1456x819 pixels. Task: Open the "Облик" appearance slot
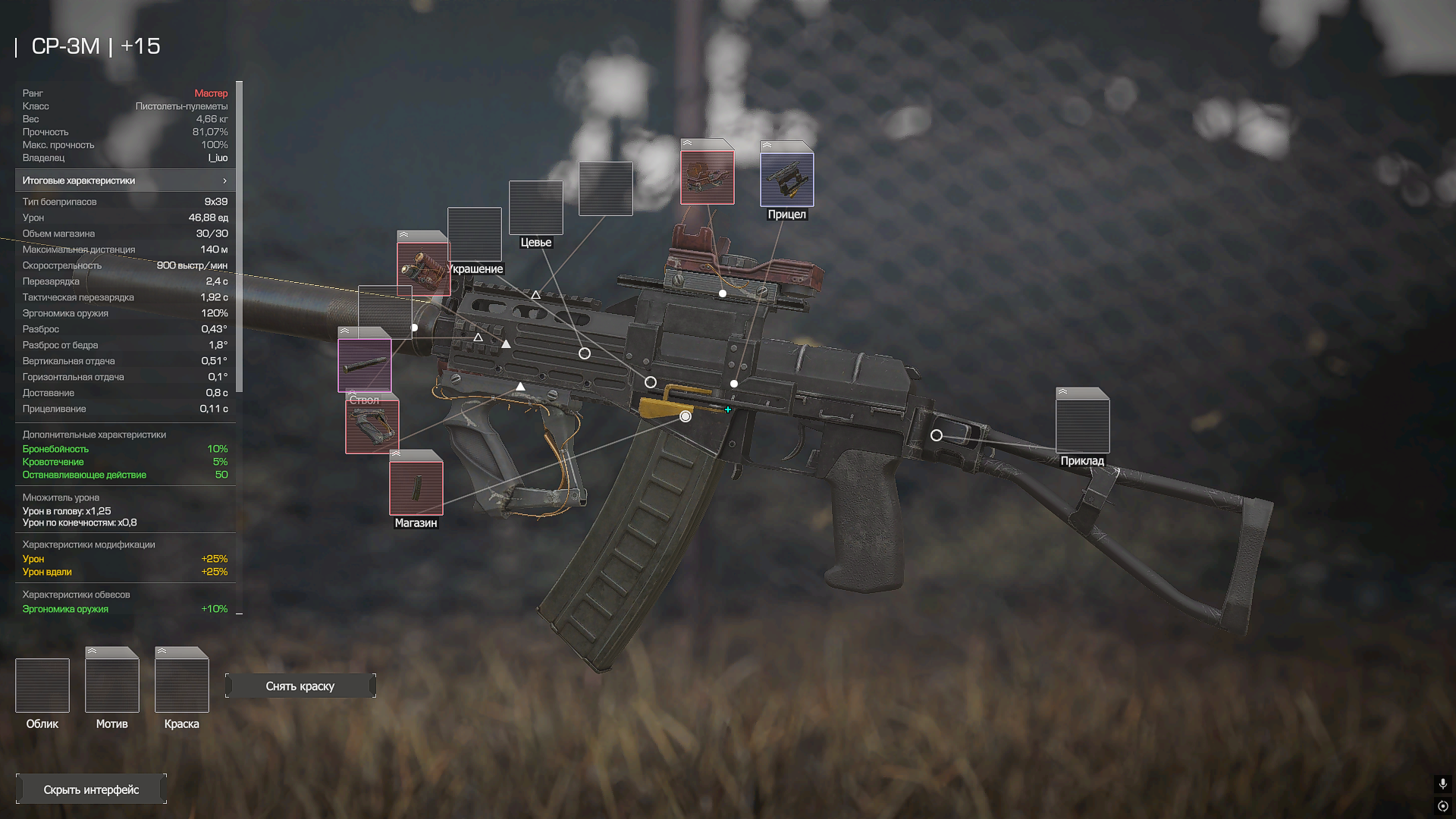click(42, 686)
